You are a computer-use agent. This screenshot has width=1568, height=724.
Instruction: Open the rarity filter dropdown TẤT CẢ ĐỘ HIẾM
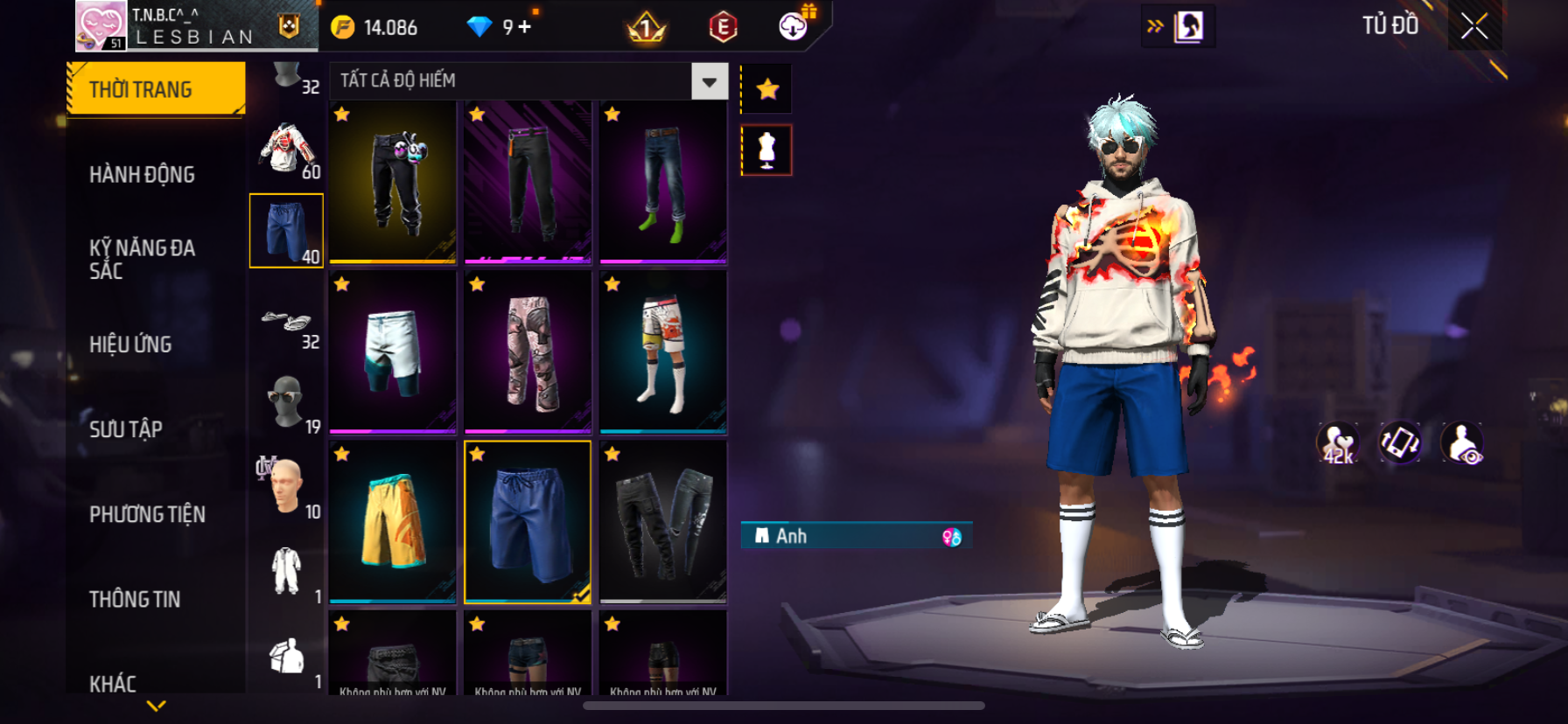(x=709, y=81)
